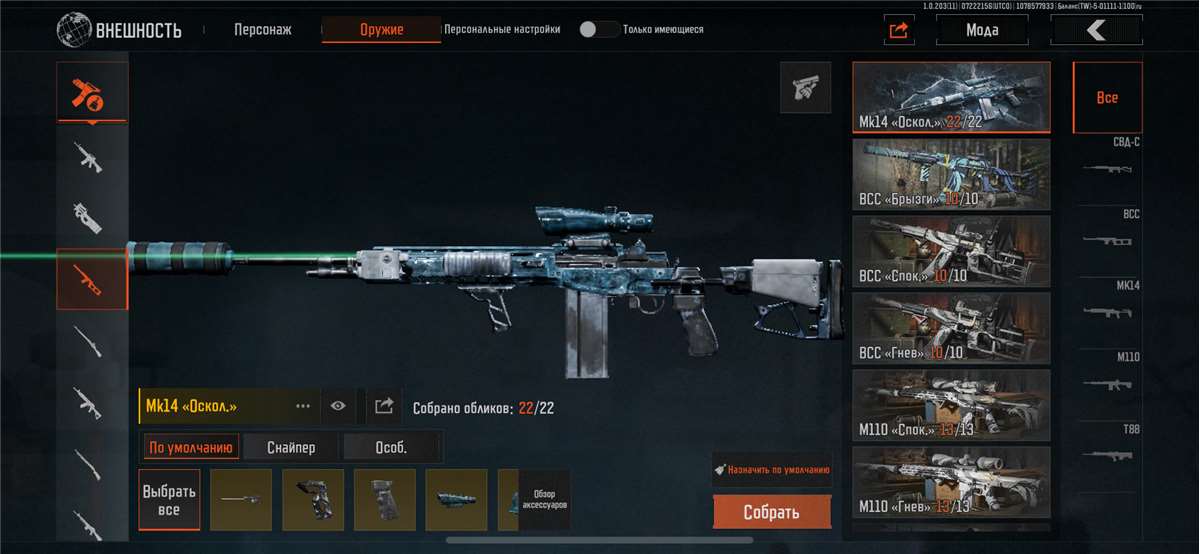This screenshot has height=554, width=1200.
Task: Click the Собрать button
Action: 771,512
